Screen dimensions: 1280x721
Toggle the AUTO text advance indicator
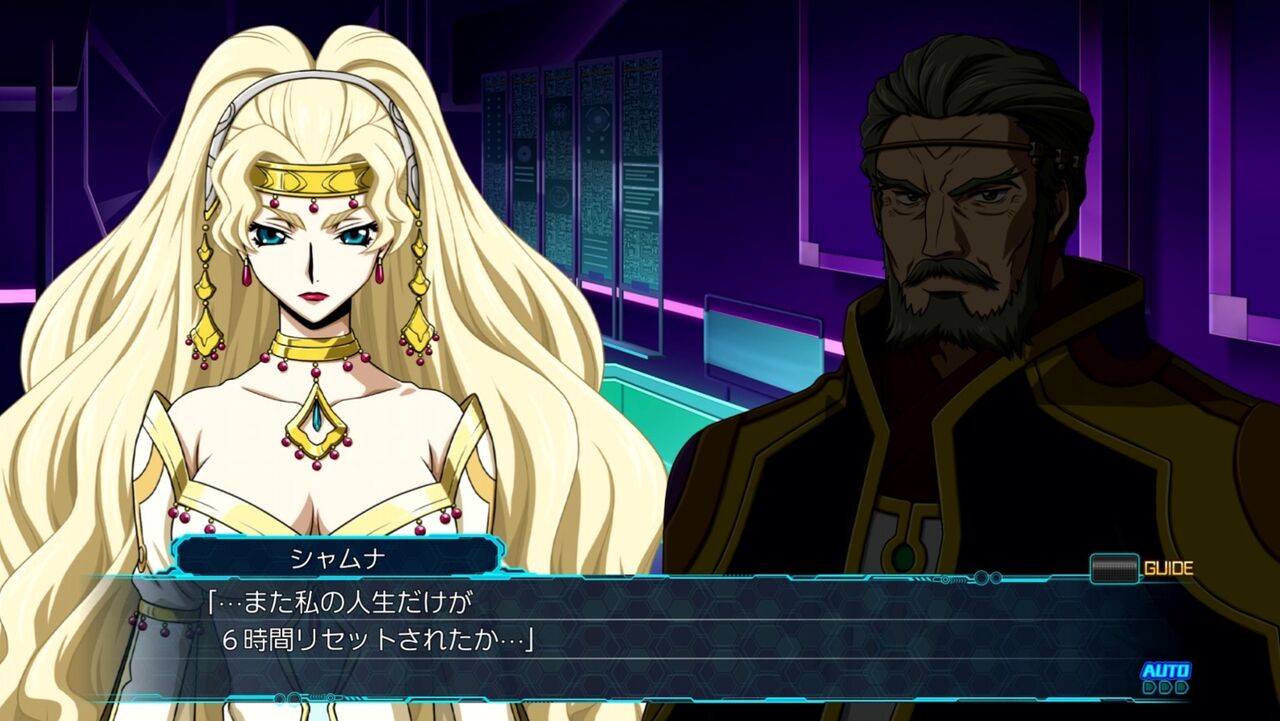pos(1165,677)
